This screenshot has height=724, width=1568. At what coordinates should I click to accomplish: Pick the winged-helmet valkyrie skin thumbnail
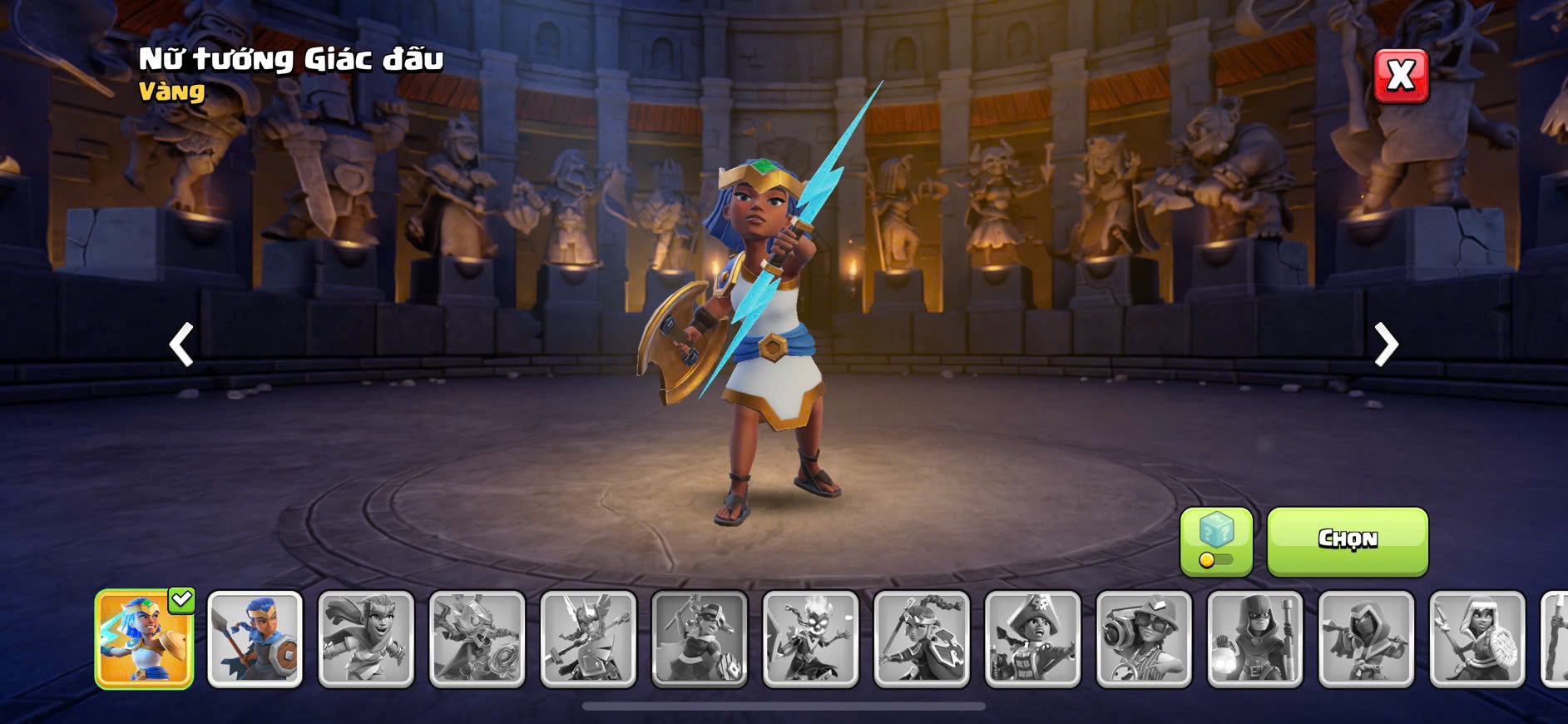588,639
